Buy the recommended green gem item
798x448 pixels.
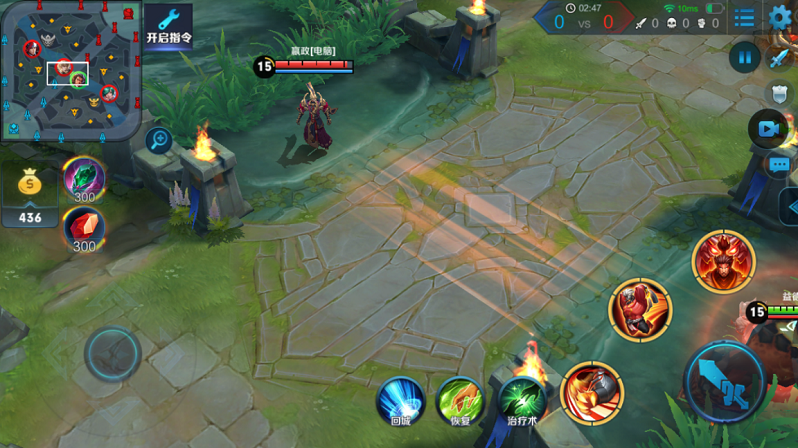pyautogui.click(x=84, y=178)
